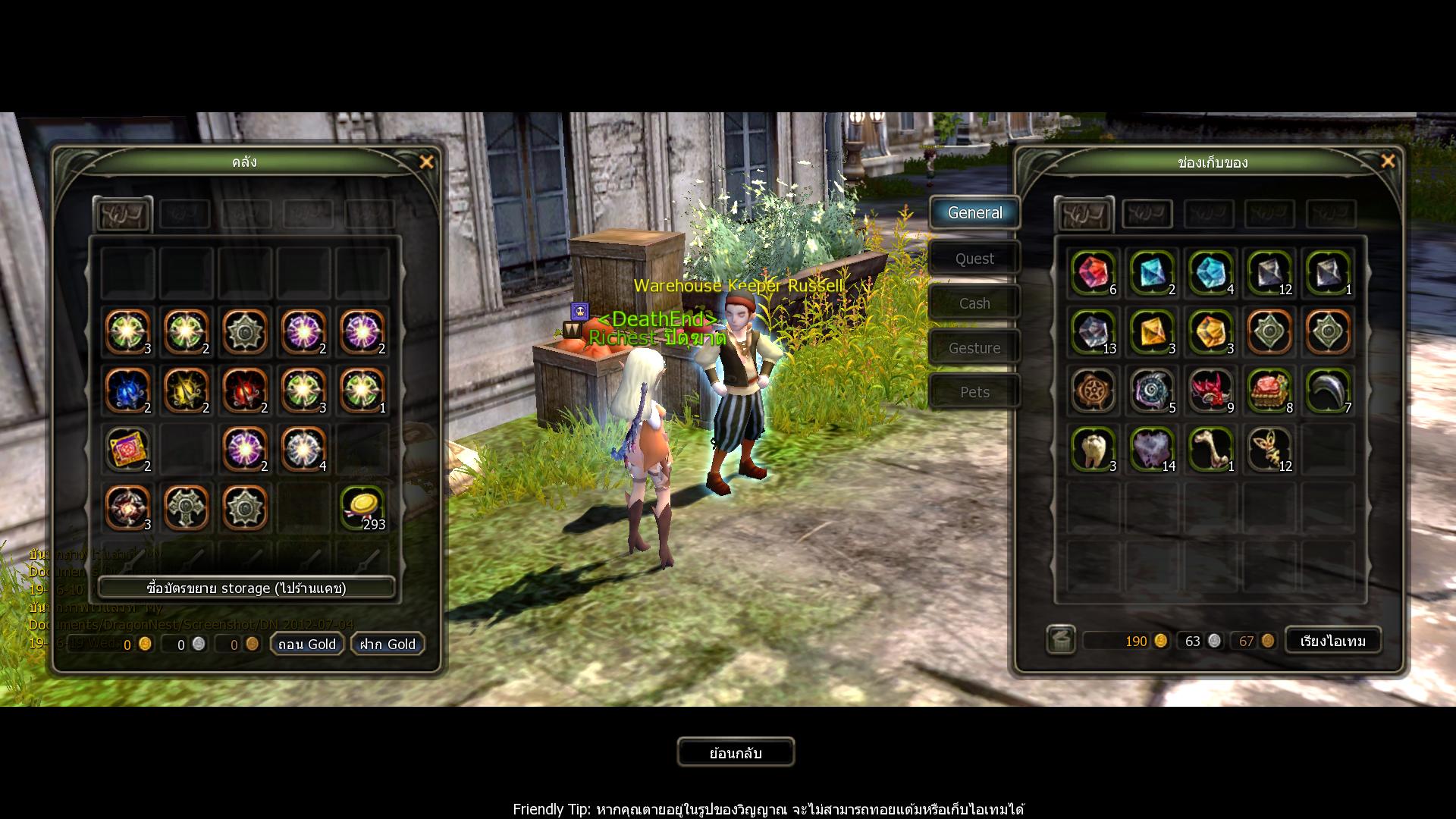
Task: Buy storage expansion ticket from cash shop
Action: 246,588
